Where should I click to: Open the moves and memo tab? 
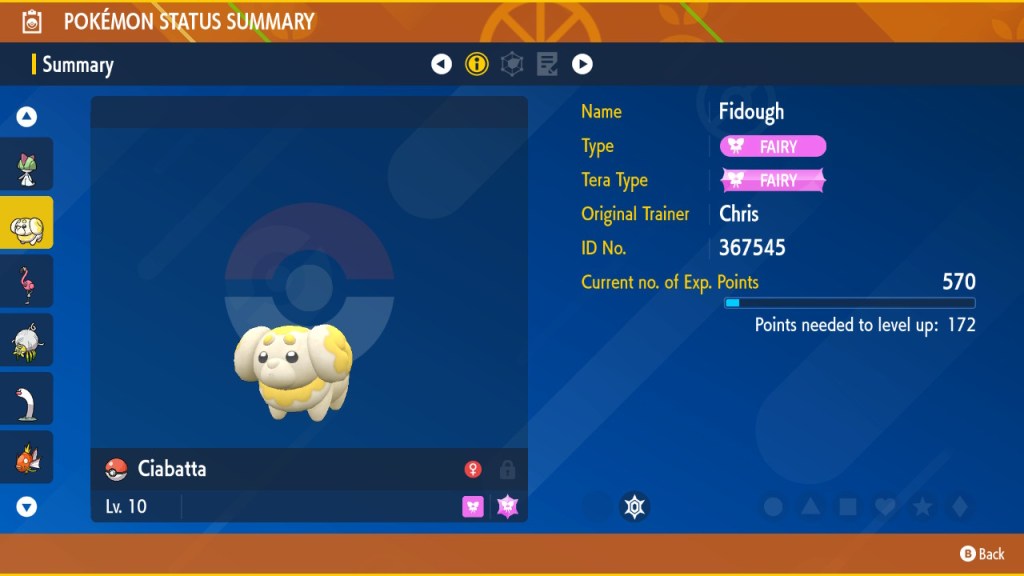(547, 64)
